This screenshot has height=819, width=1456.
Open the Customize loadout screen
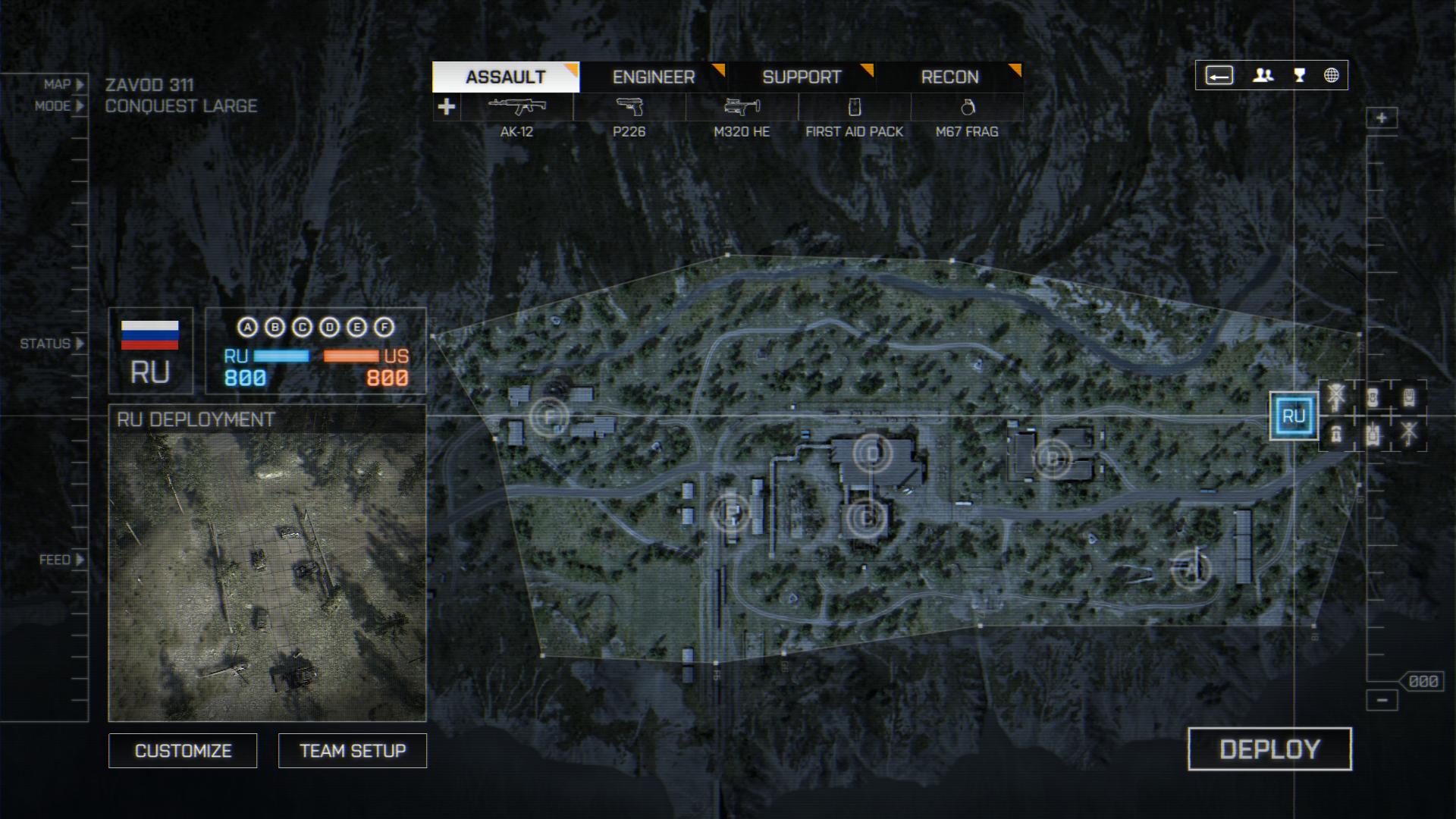point(183,751)
